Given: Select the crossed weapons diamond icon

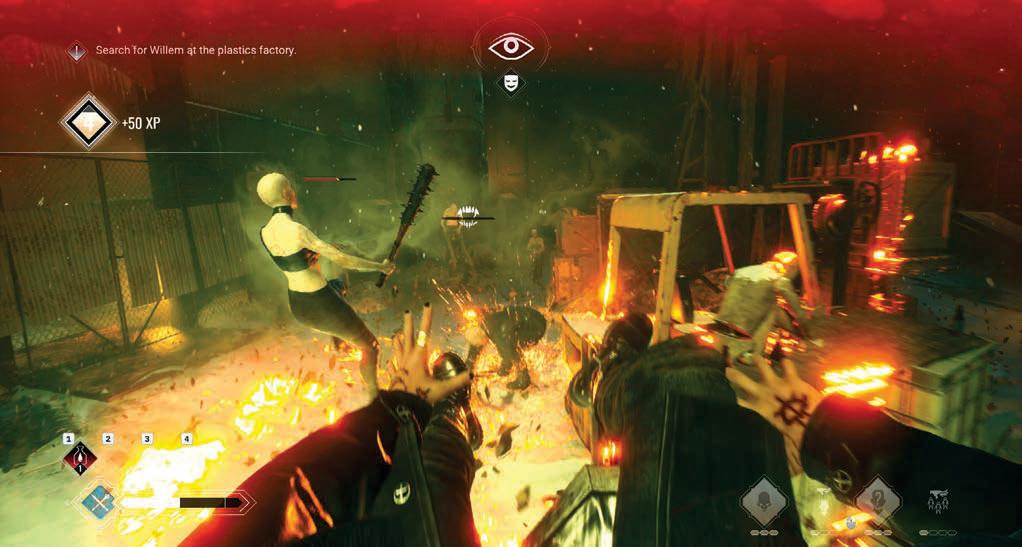Looking at the screenshot, I should pos(98,499).
